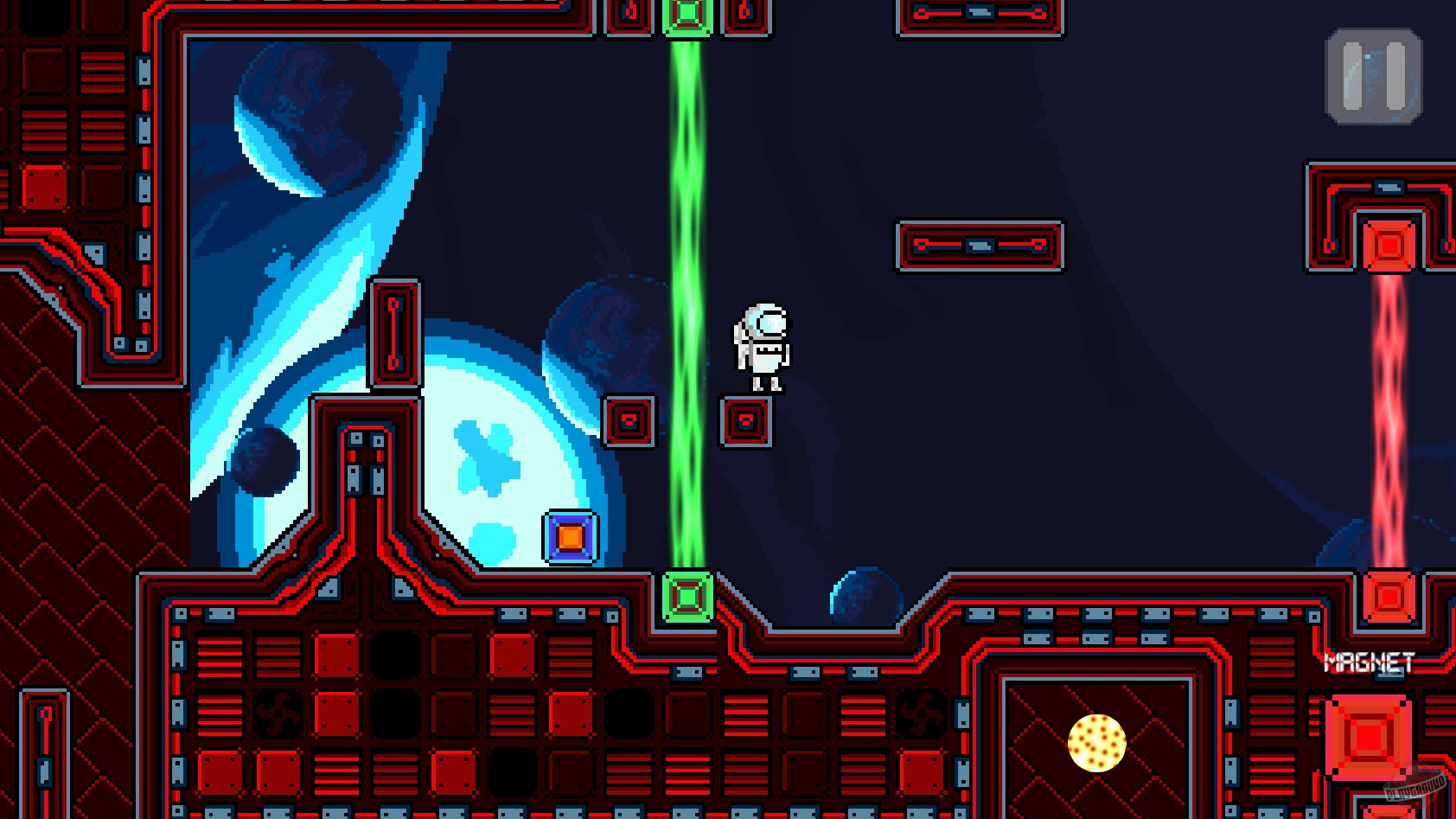Click the green laser emitter at the top
Image resolution: width=1456 pixels, height=819 pixels.
[x=687, y=13]
